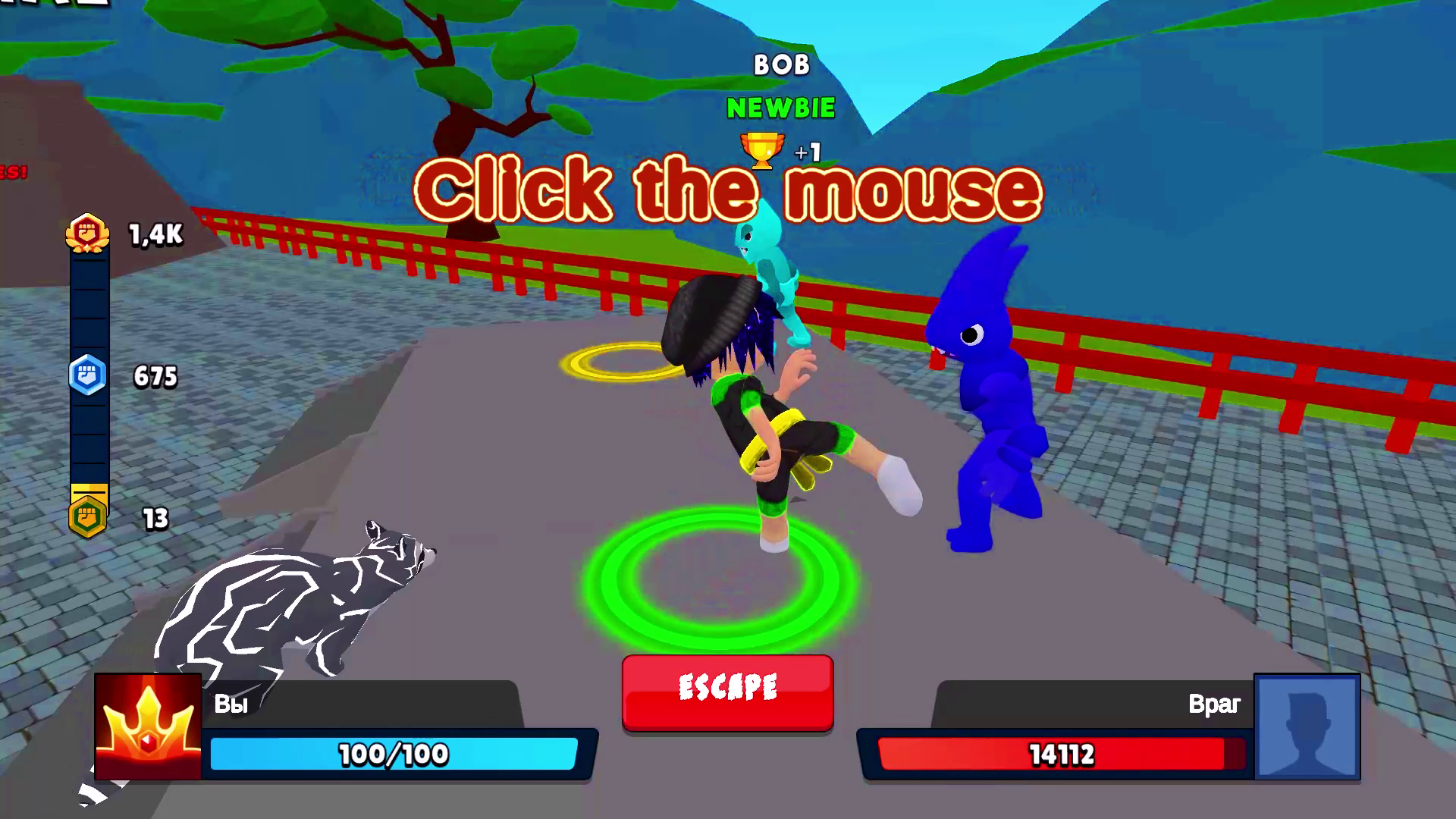
Task: Click the NEWBIE rank label under BOB
Action: point(780,108)
